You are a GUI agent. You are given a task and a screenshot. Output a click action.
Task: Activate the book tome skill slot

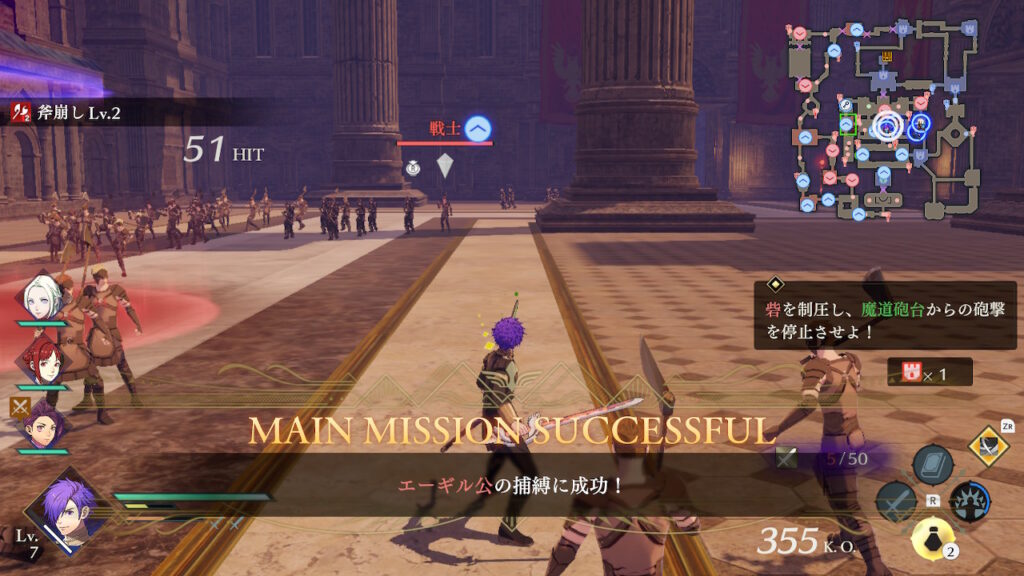click(932, 465)
